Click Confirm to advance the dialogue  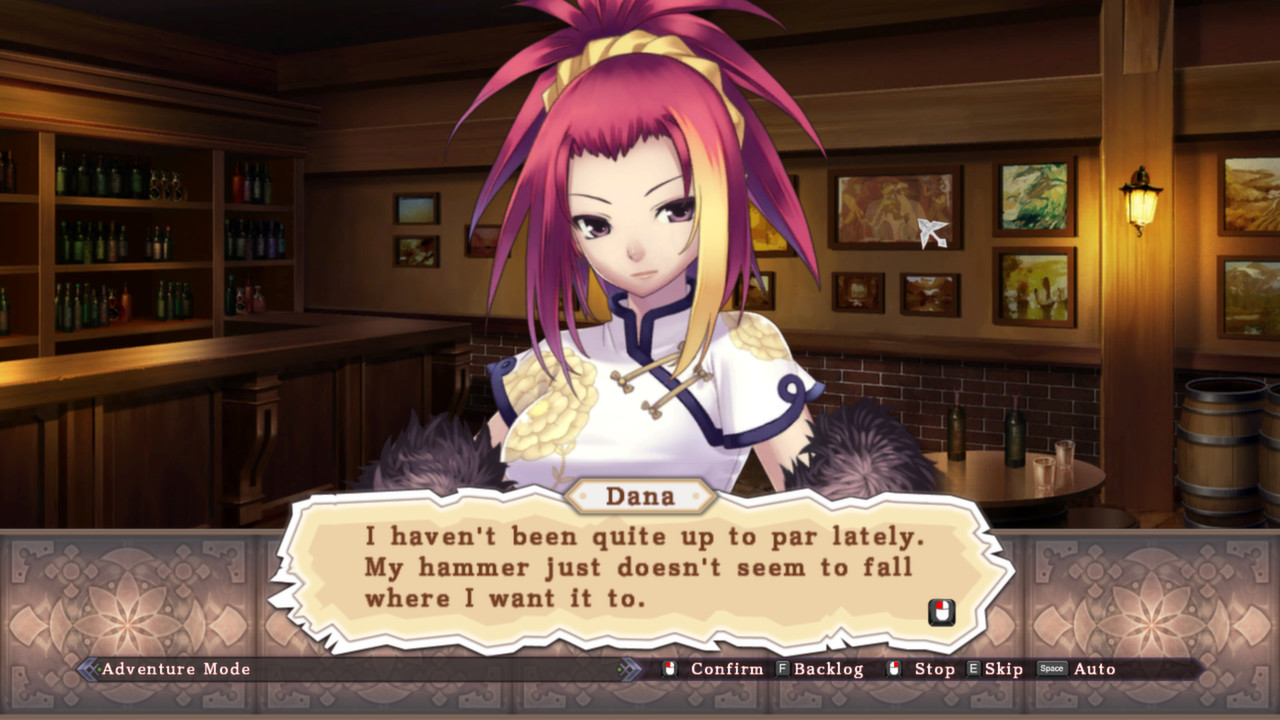click(x=726, y=669)
